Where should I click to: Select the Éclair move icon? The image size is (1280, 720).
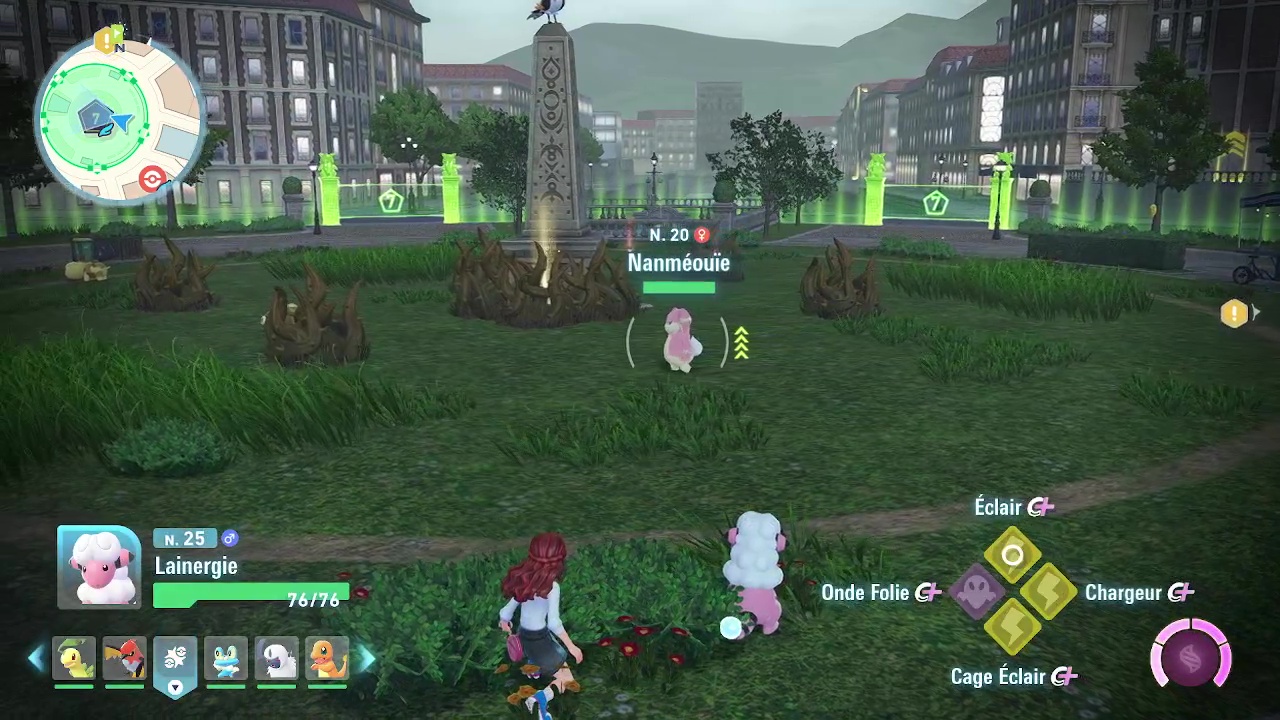click(x=1013, y=555)
